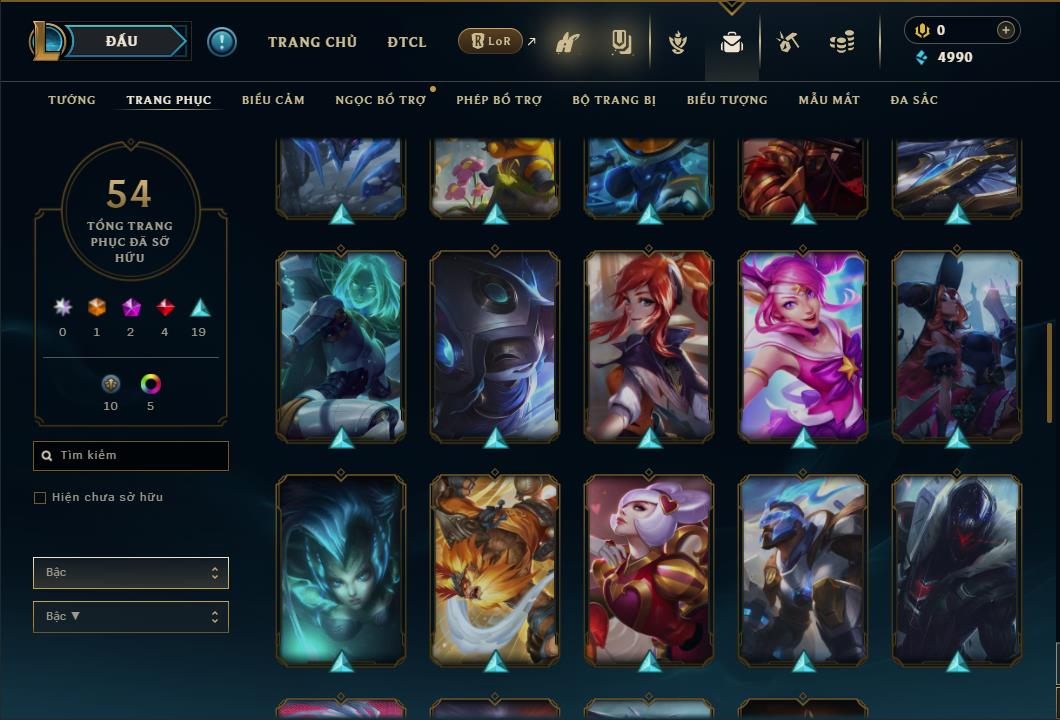Open the ĐTCL game mode page

[407, 42]
